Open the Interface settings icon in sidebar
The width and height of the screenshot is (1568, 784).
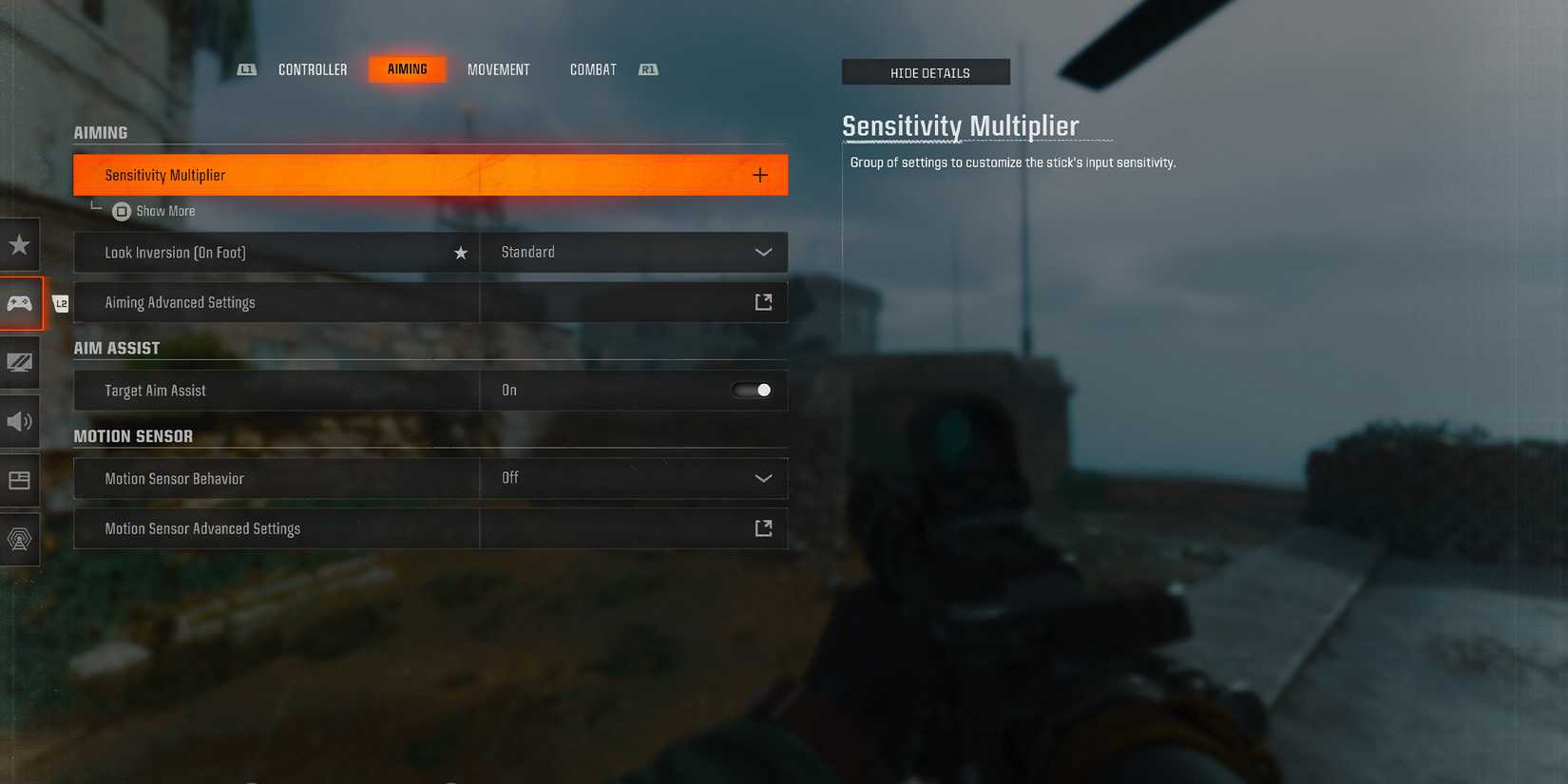click(x=19, y=480)
